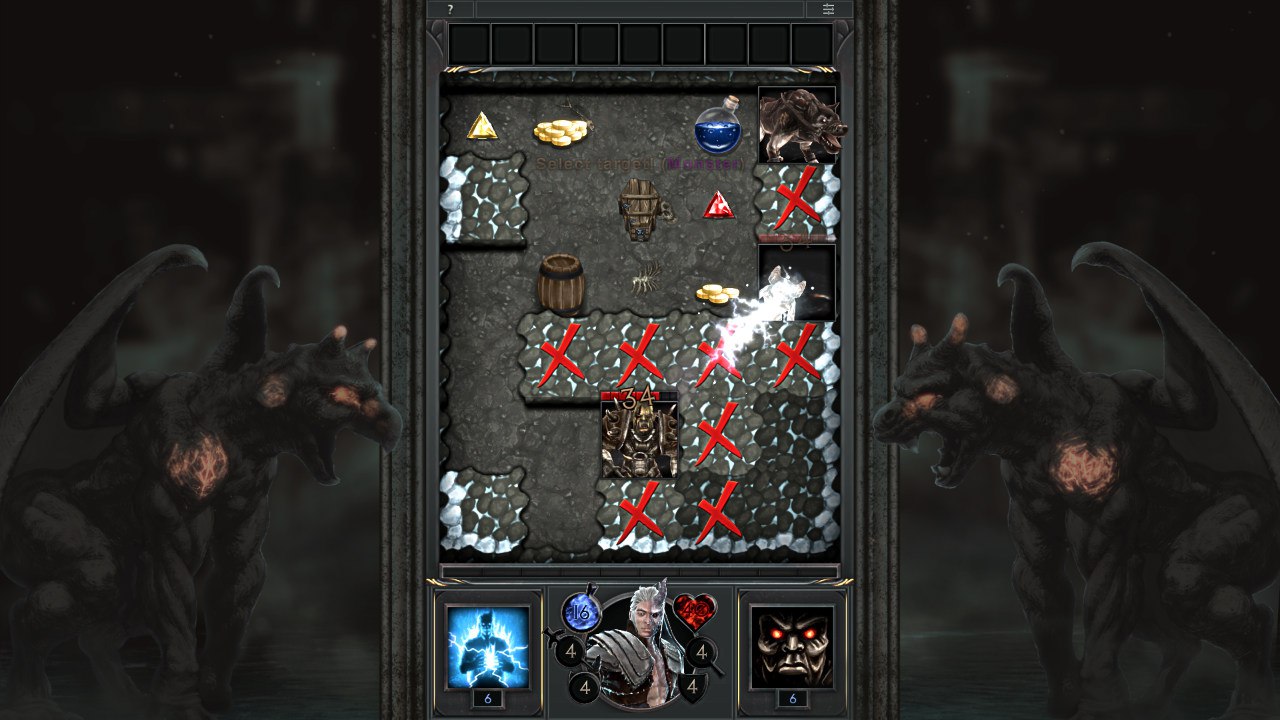Open the options sliders icon top right
Viewport: 1280px width, 720px height.
coord(828,9)
